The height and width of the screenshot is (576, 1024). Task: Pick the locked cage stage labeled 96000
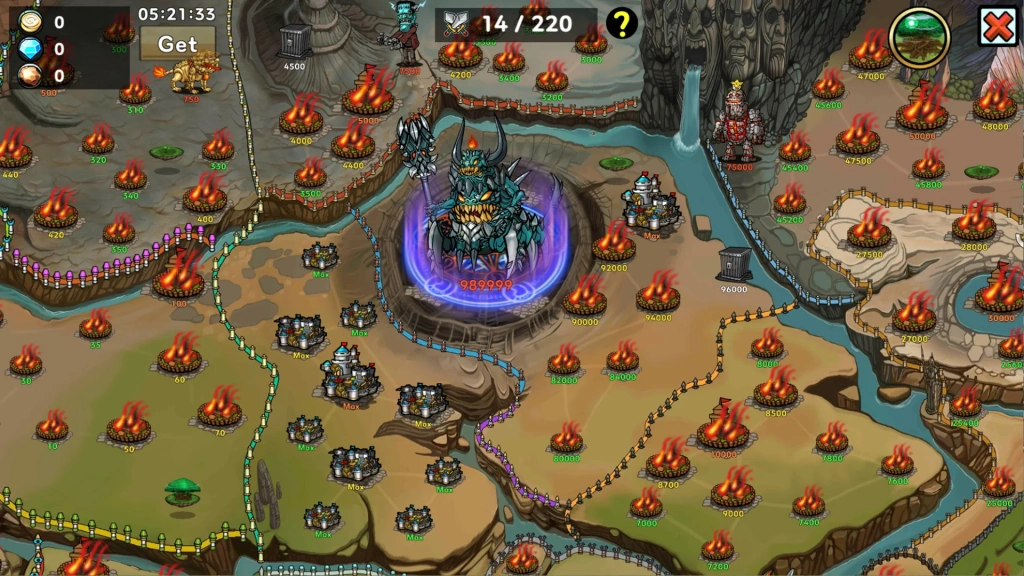click(734, 265)
